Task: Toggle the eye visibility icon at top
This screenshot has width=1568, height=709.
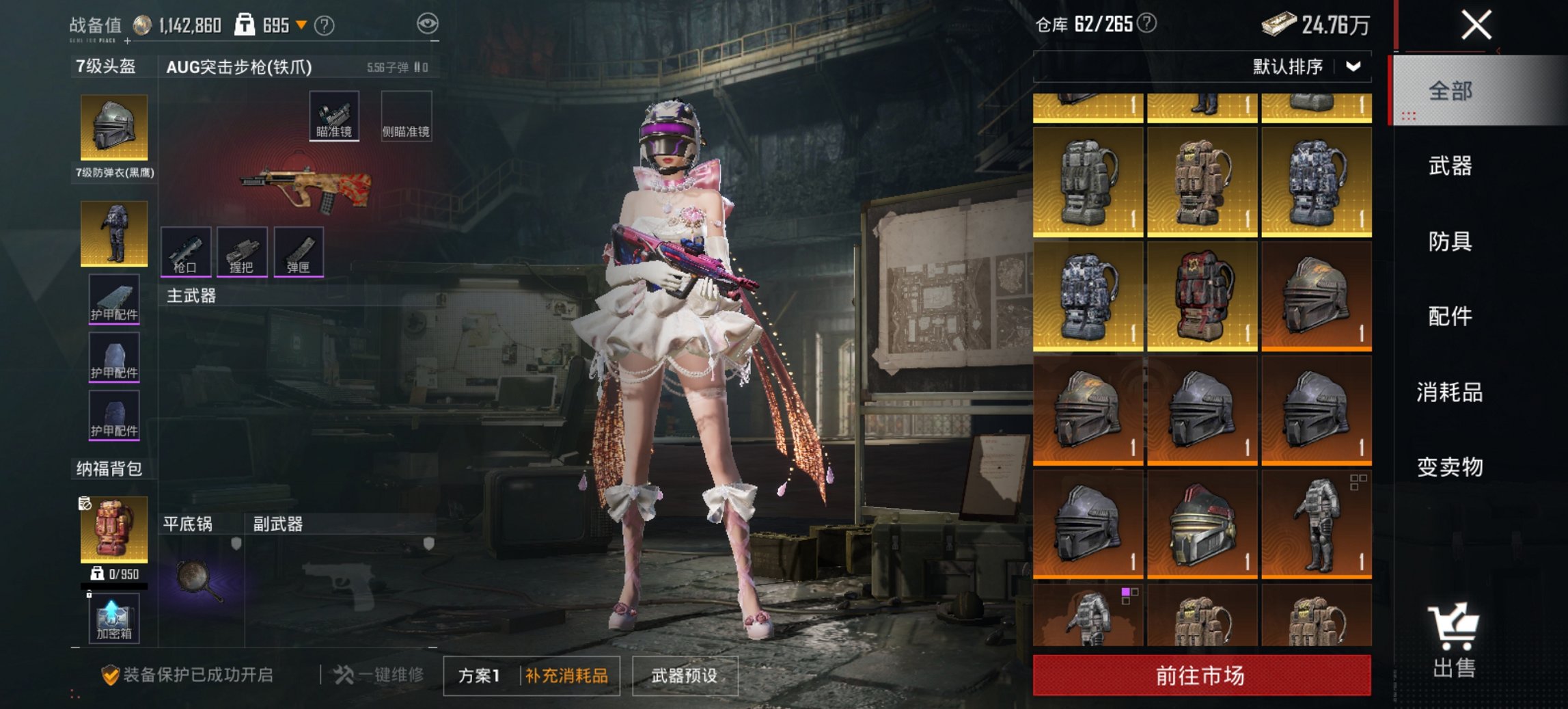Action: tap(427, 23)
